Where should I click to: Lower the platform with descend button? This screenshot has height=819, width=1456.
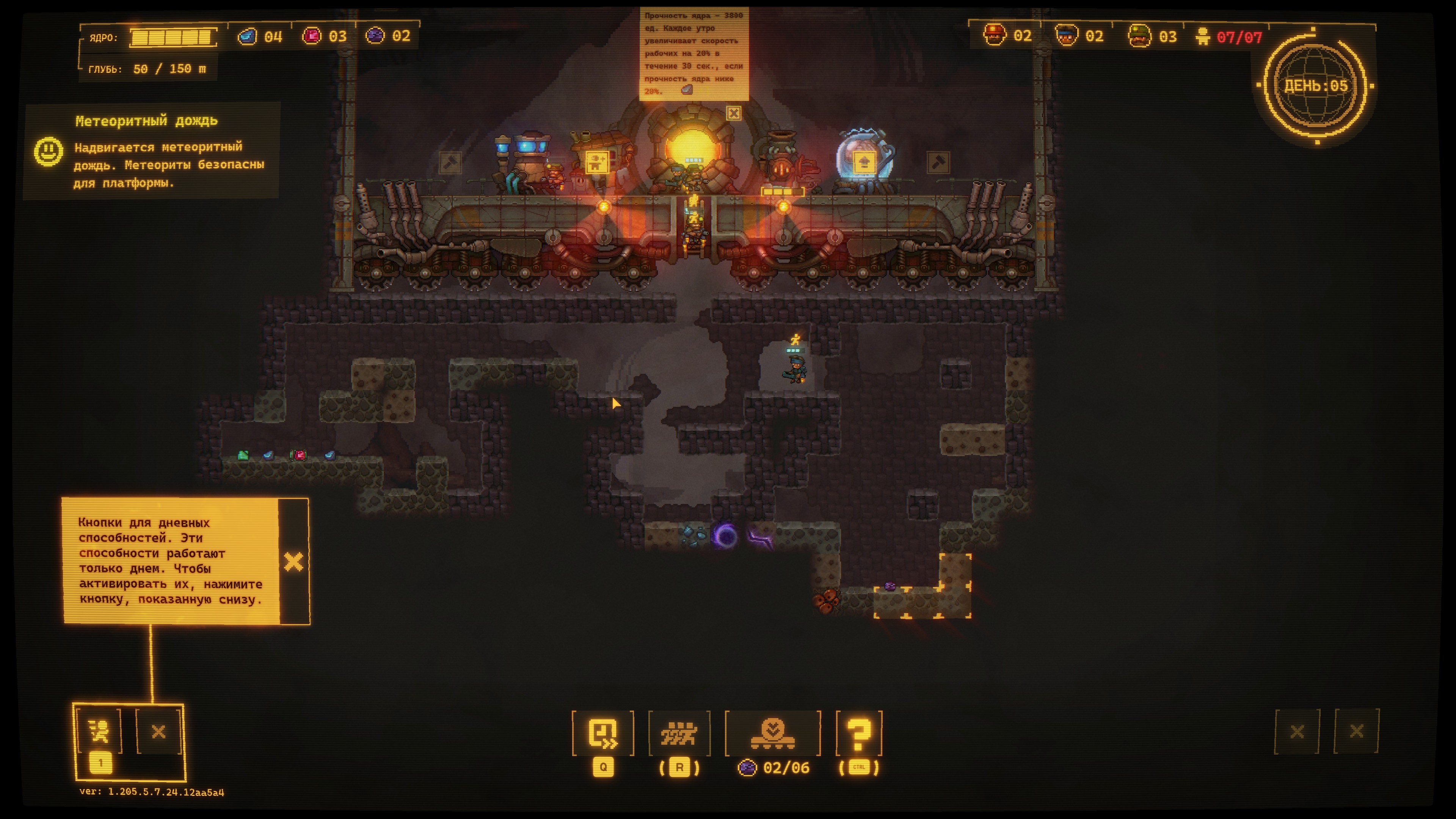click(773, 734)
